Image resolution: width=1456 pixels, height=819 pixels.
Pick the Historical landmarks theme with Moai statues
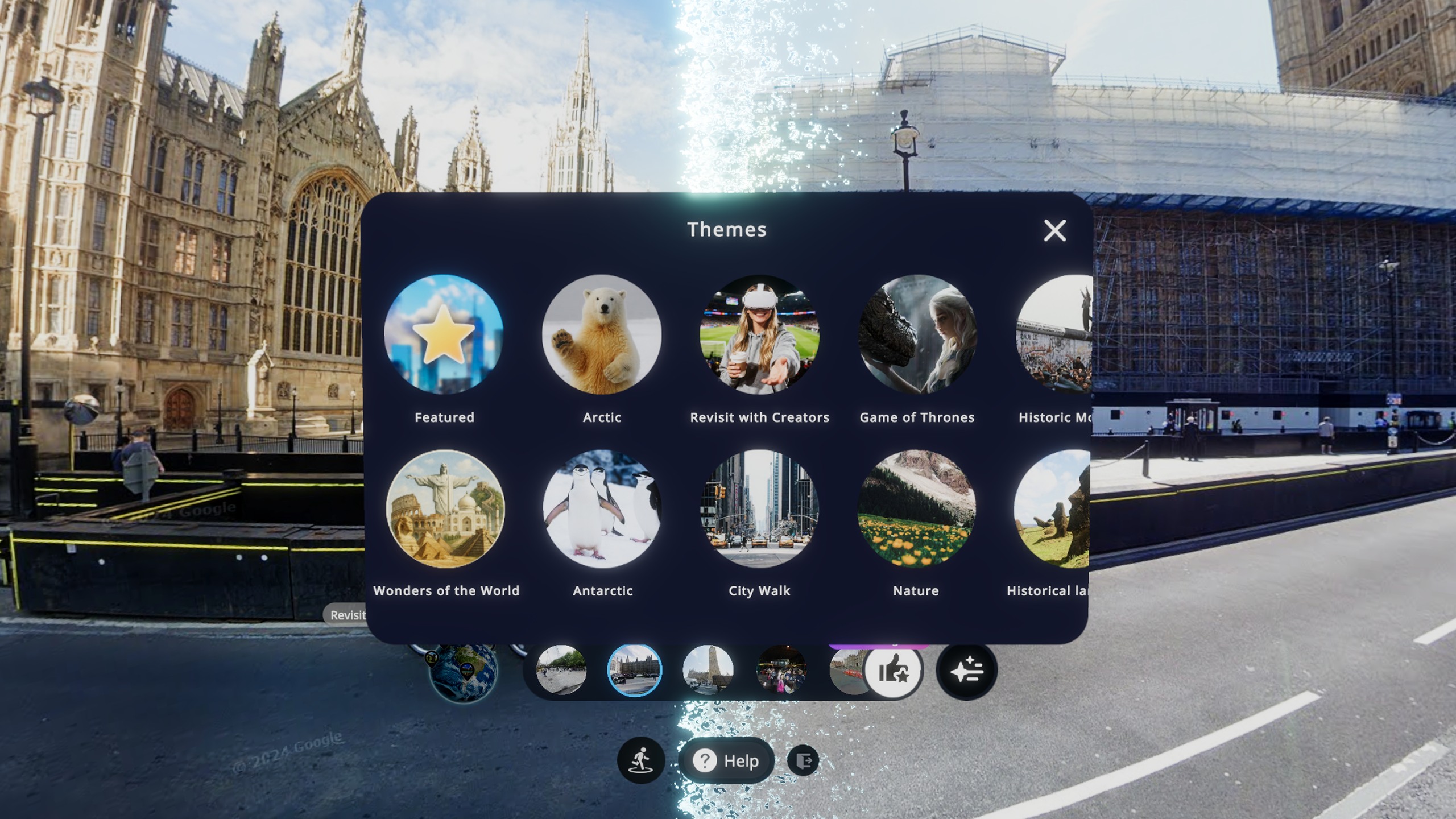click(1052, 508)
